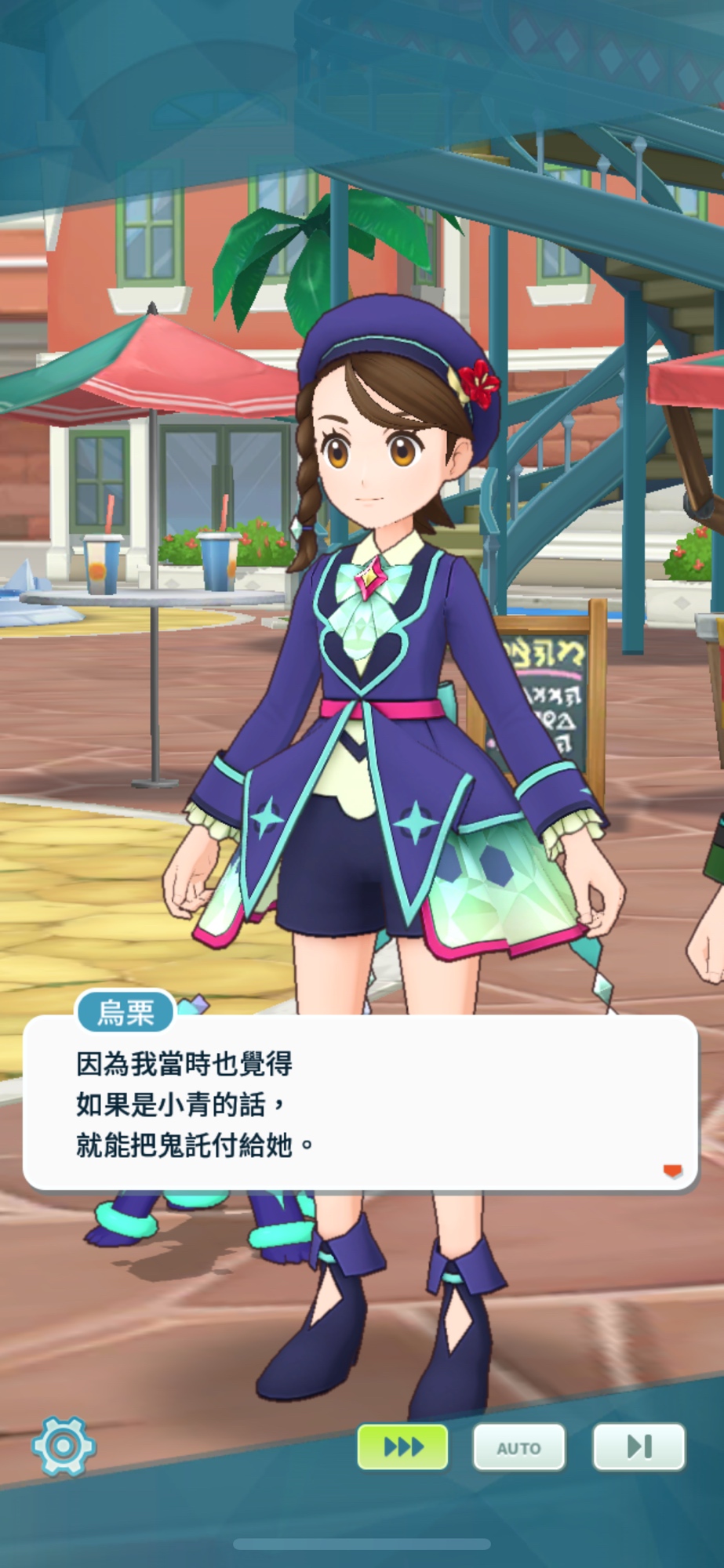Toggle the green fast-forward button
The image size is (724, 1568).
click(x=402, y=1446)
